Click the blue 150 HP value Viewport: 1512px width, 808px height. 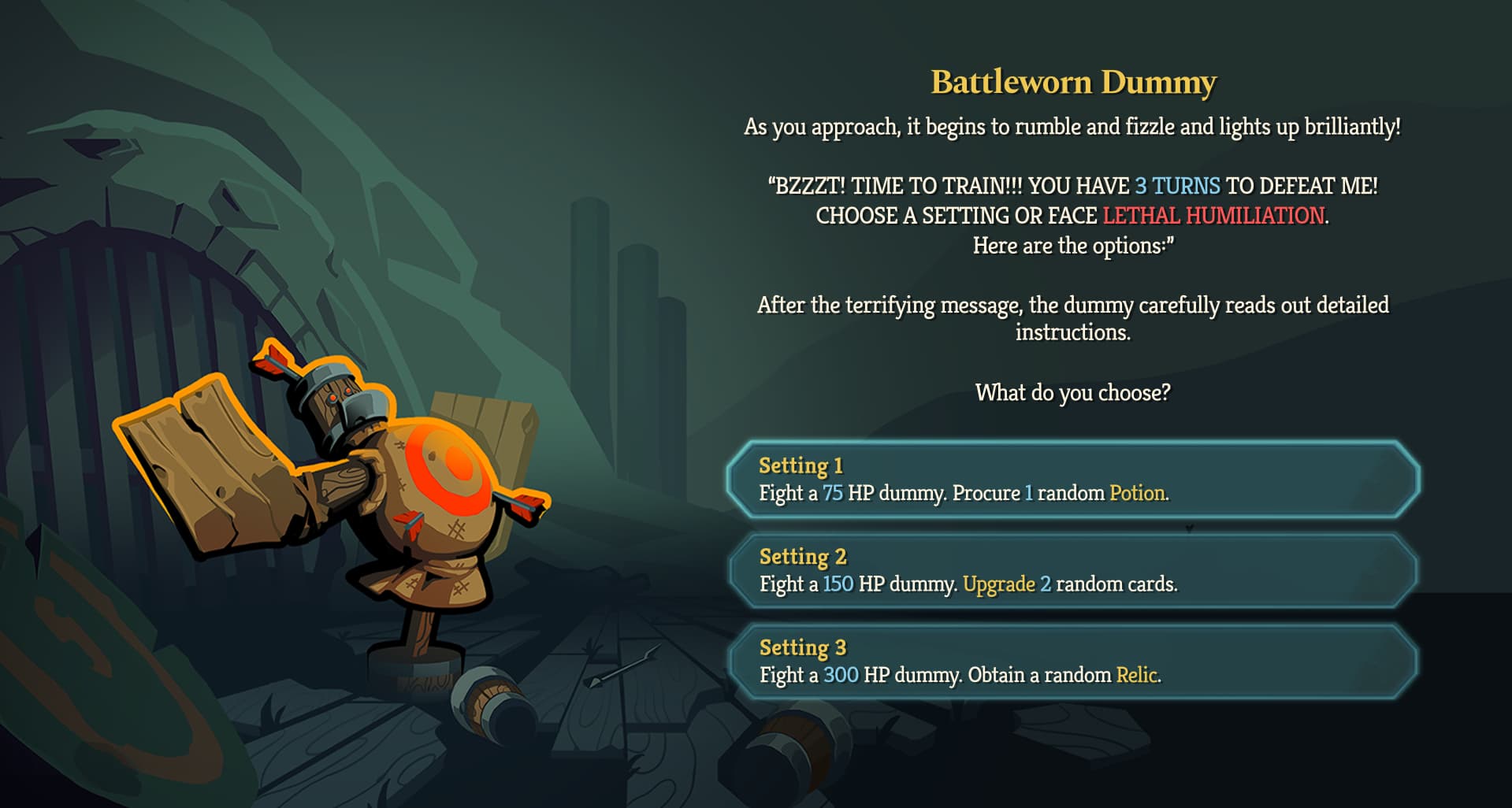coord(840,585)
